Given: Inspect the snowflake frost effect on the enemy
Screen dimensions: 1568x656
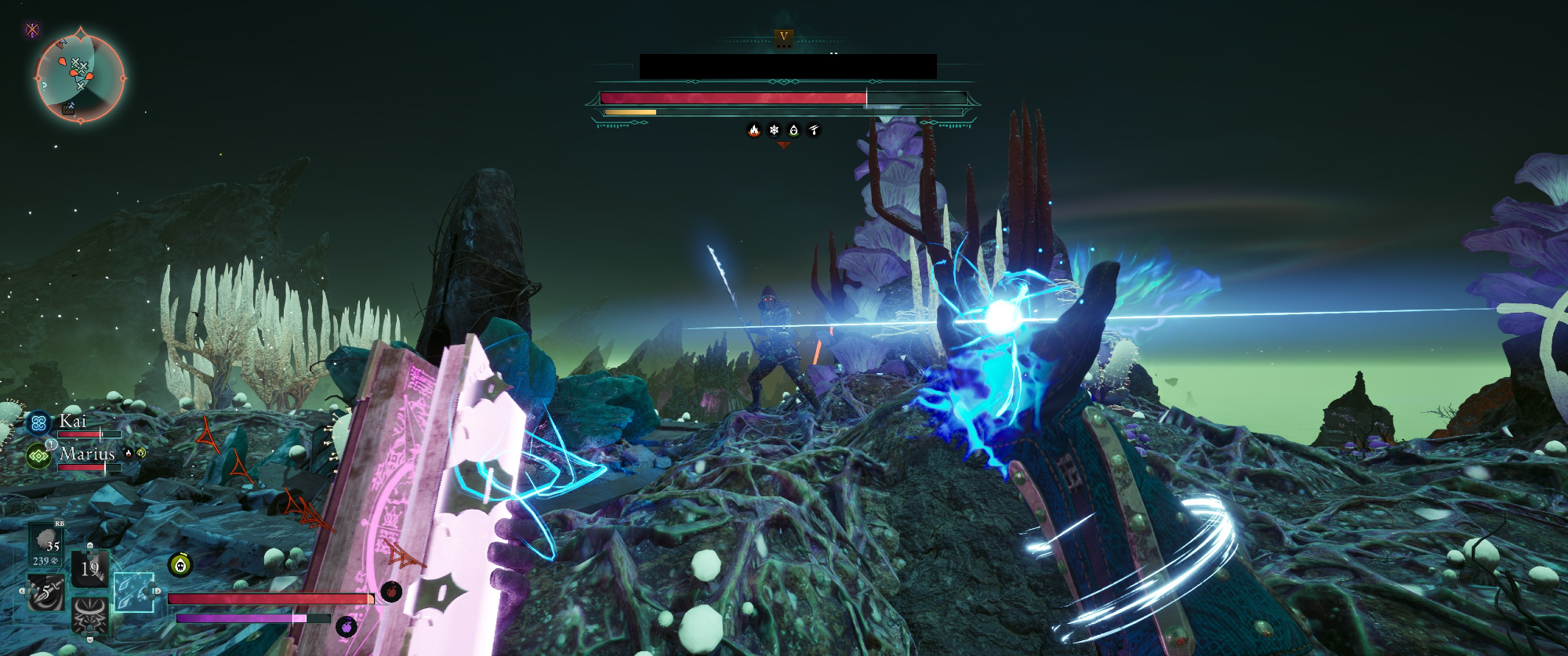Looking at the screenshot, I should tap(774, 130).
